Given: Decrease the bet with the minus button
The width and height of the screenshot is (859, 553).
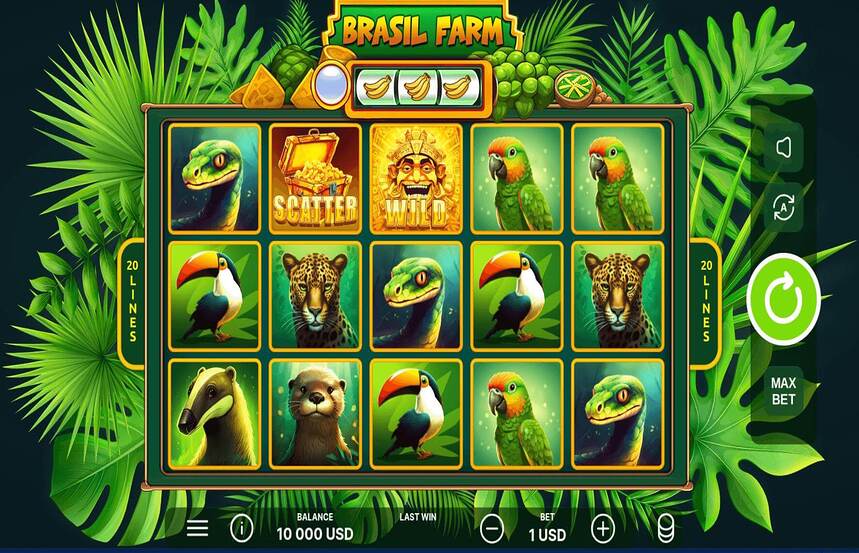Looking at the screenshot, I should tap(491, 527).
